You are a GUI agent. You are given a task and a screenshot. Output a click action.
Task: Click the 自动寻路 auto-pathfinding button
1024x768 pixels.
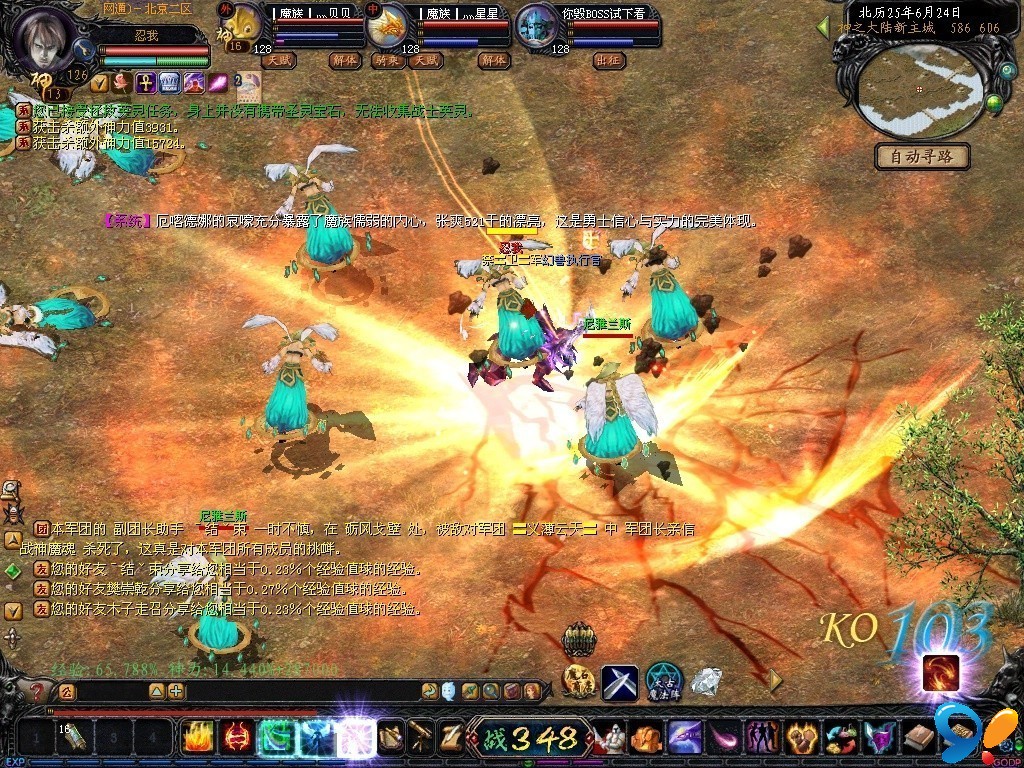click(x=922, y=157)
